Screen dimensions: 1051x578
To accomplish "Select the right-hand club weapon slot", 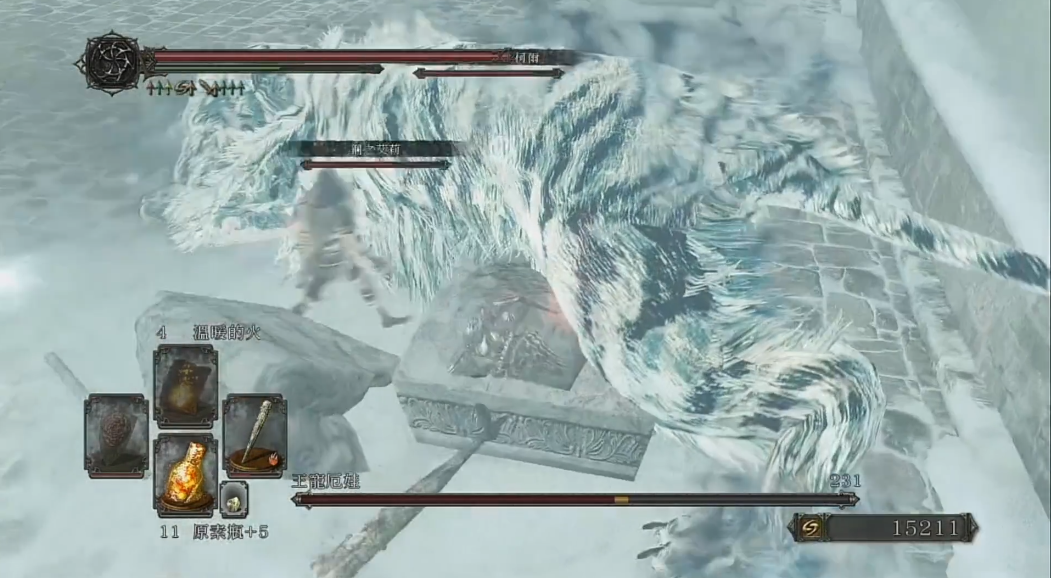I will tap(254, 436).
